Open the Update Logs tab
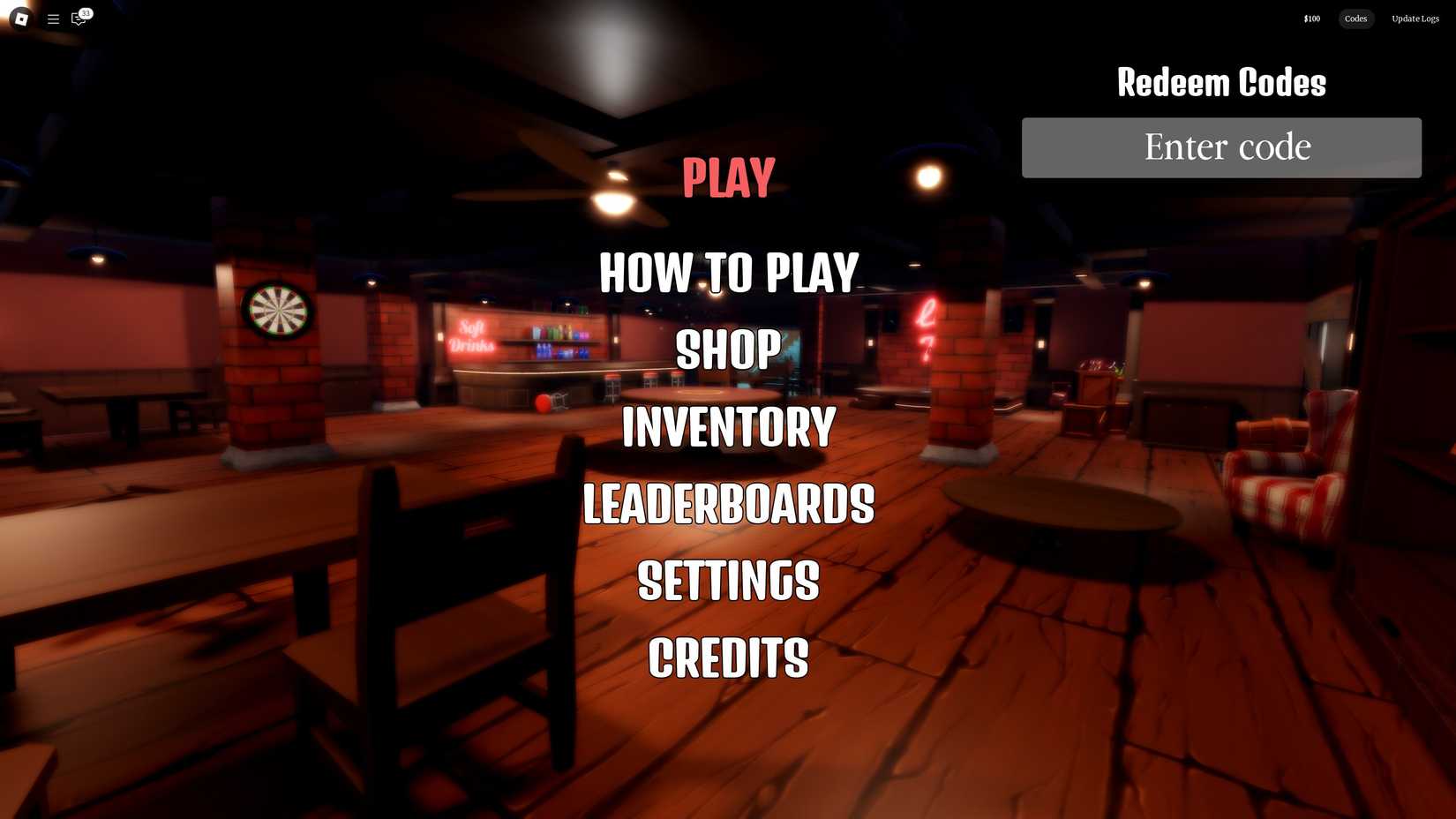1456x819 pixels. tap(1415, 19)
